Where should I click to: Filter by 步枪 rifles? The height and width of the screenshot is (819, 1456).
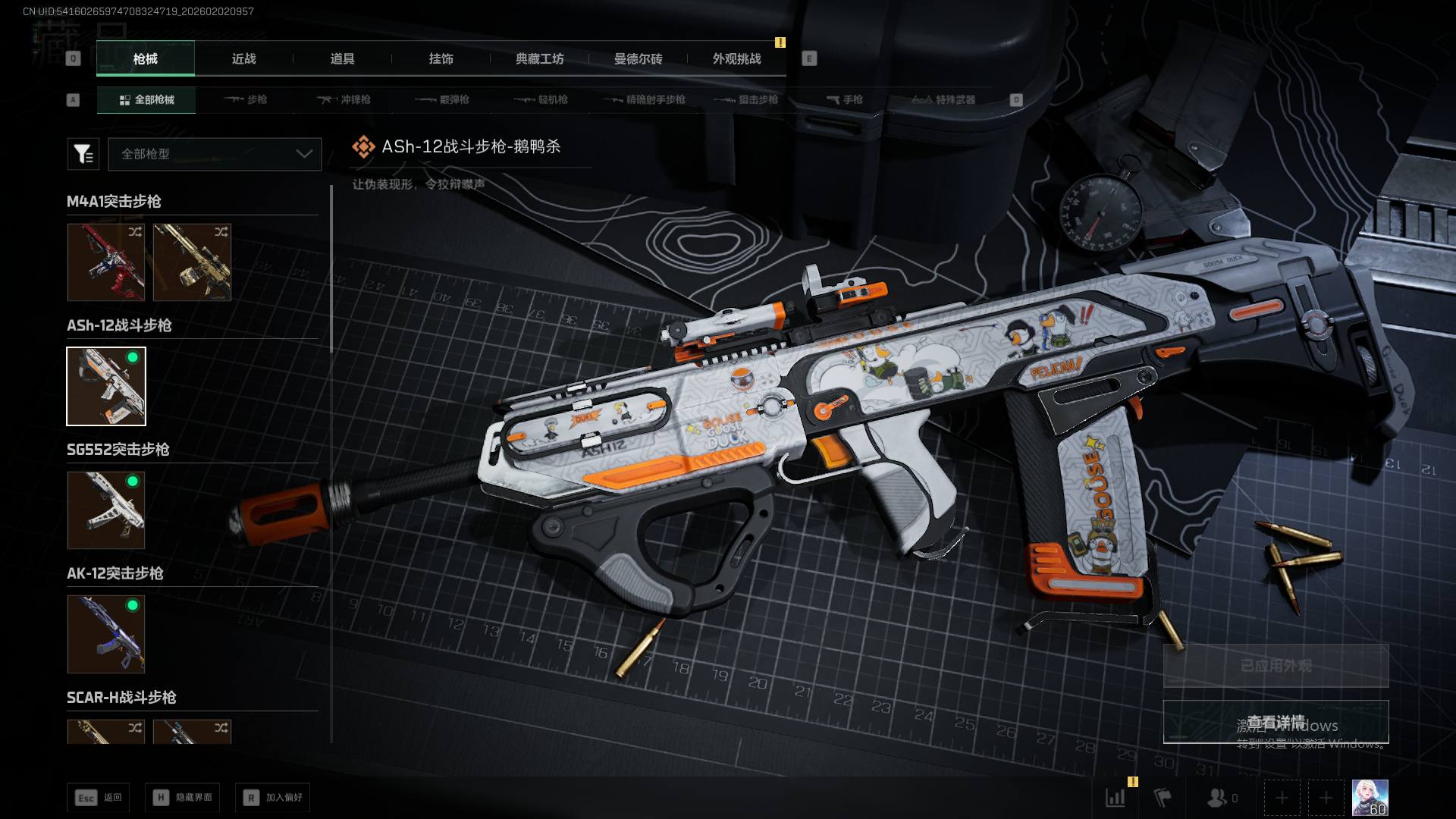tap(246, 99)
